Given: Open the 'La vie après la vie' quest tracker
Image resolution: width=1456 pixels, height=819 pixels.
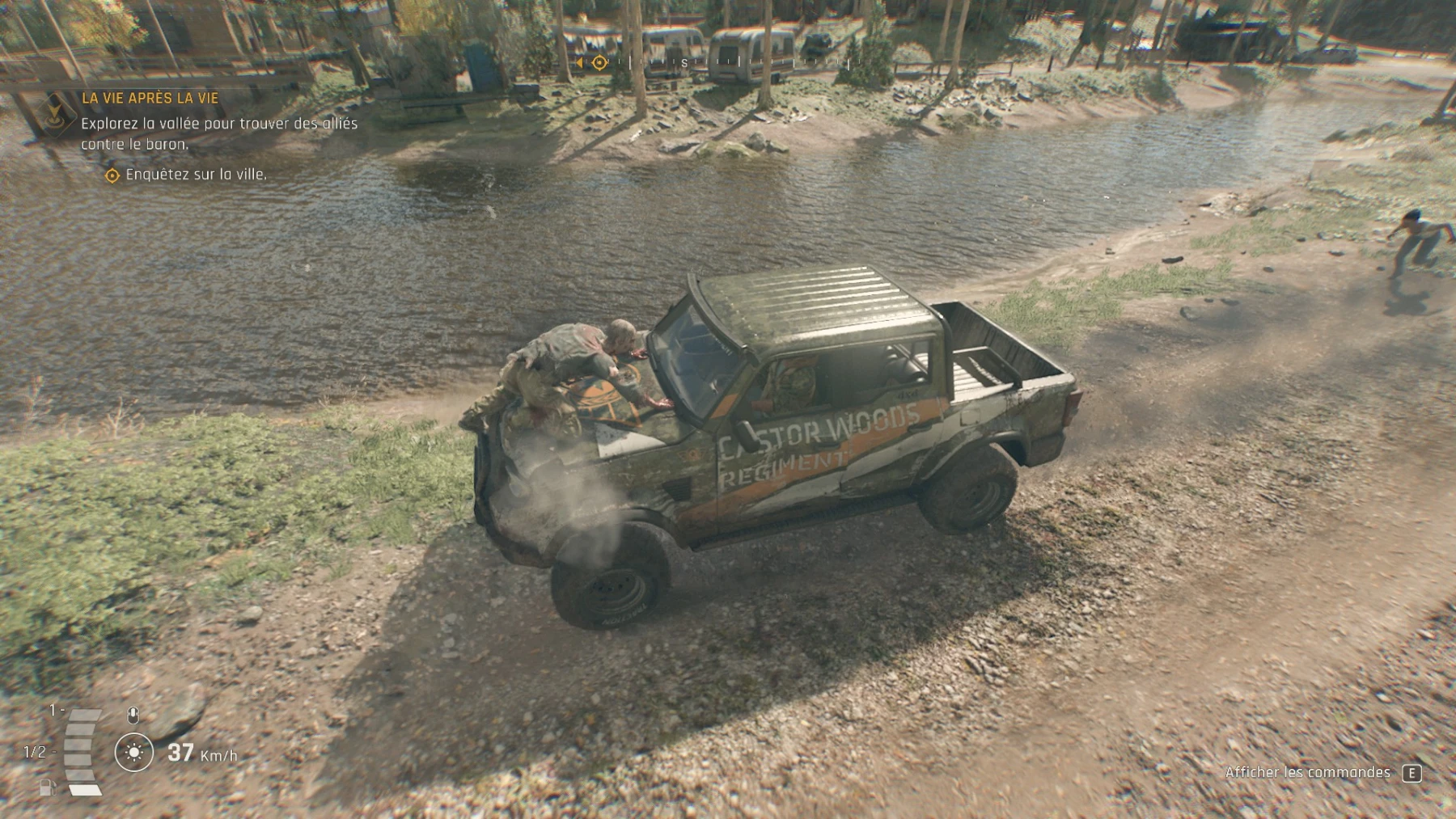Looking at the screenshot, I should tap(150, 98).
